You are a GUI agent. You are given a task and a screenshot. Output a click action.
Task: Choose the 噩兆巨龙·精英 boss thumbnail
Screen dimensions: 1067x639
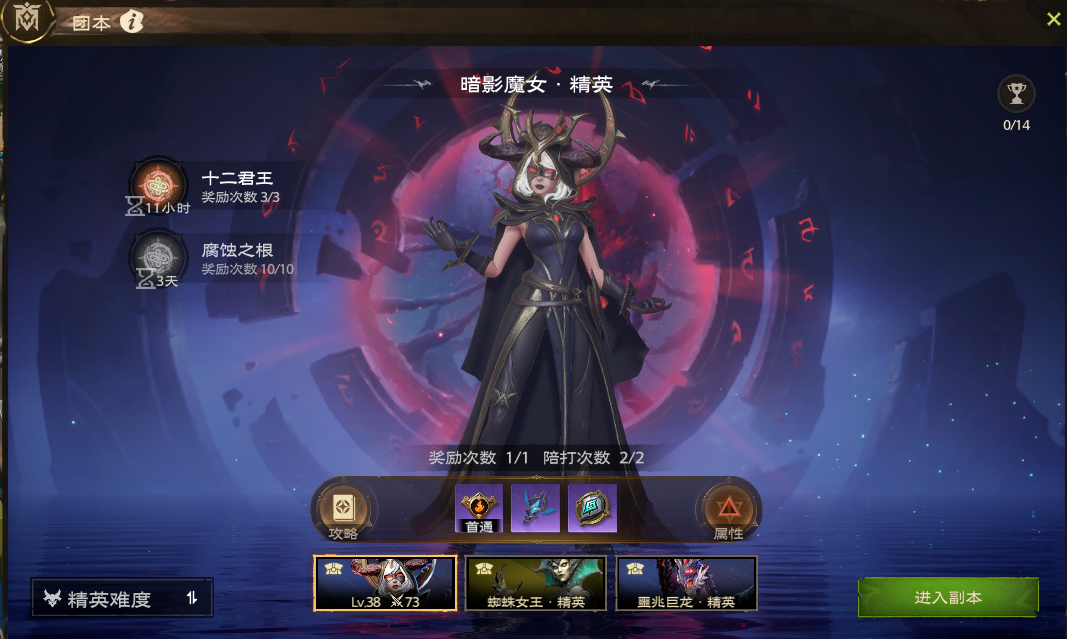coord(686,583)
